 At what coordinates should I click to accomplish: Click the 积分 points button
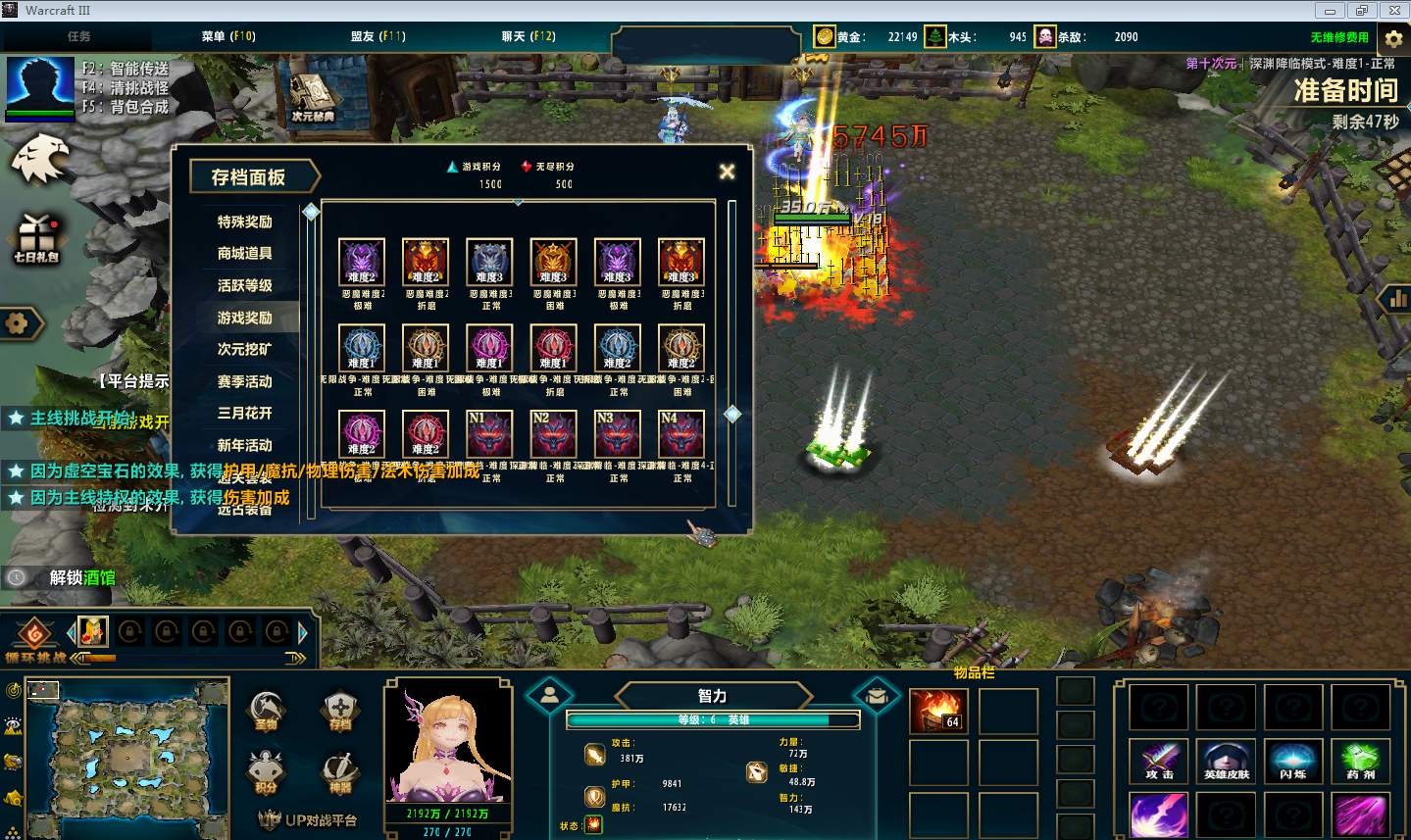[266, 773]
